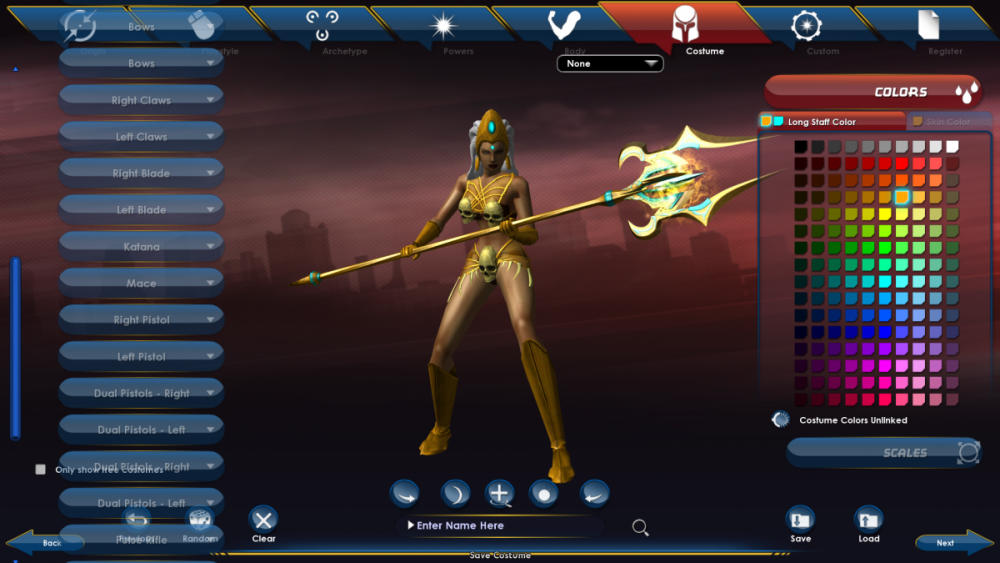This screenshot has width=1000, height=563.
Task: Expand the Right Blade dropdown
Action: (x=141, y=173)
